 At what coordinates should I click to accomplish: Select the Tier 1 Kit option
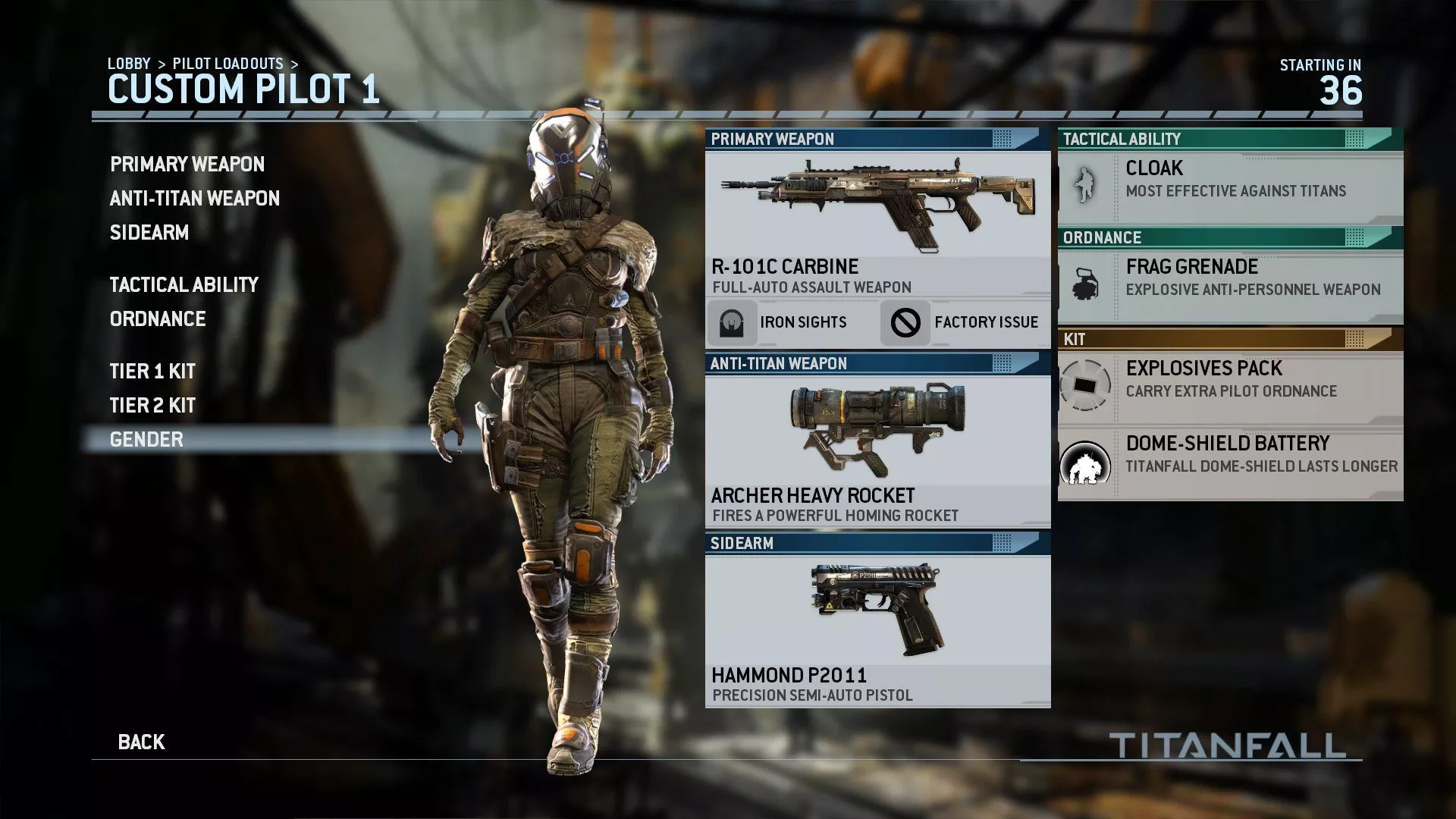152,372
